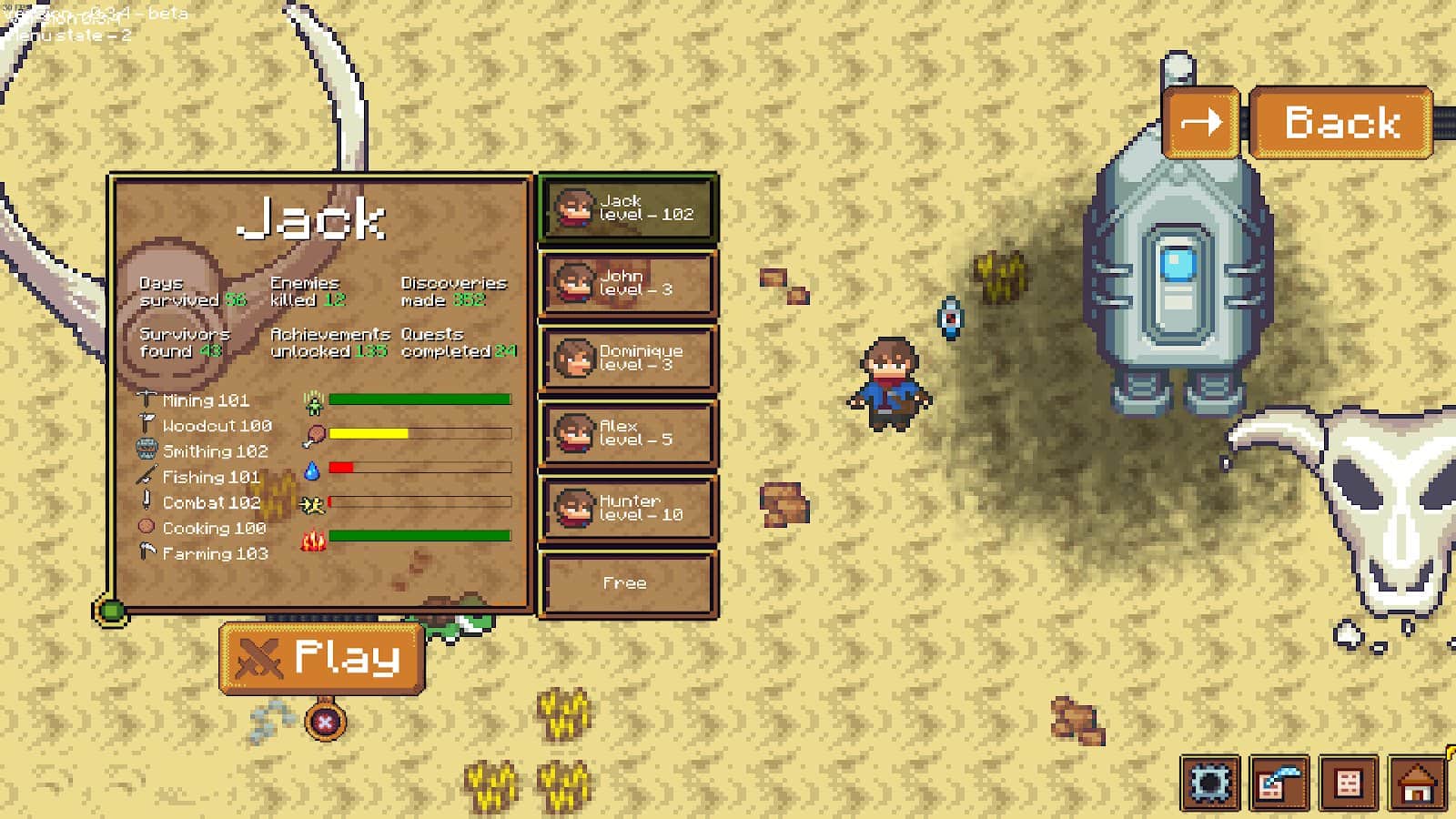The image size is (1456, 819).
Task: Select the empty Free character slot
Action: [629, 583]
